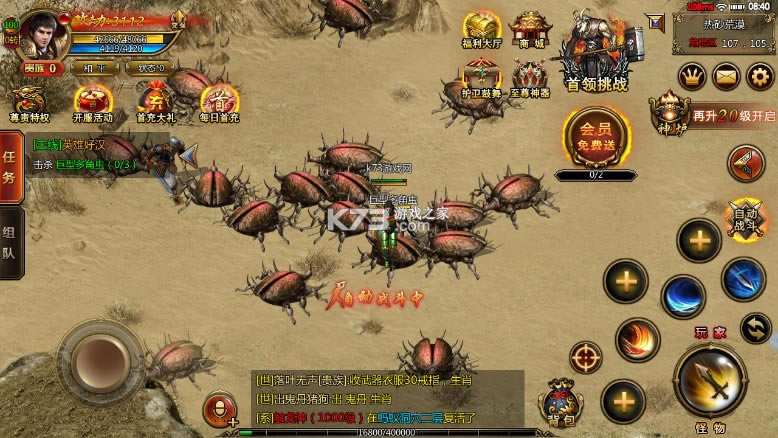Open the 护卫鼓舞 guard icon
778x438 pixels.
pos(483,78)
